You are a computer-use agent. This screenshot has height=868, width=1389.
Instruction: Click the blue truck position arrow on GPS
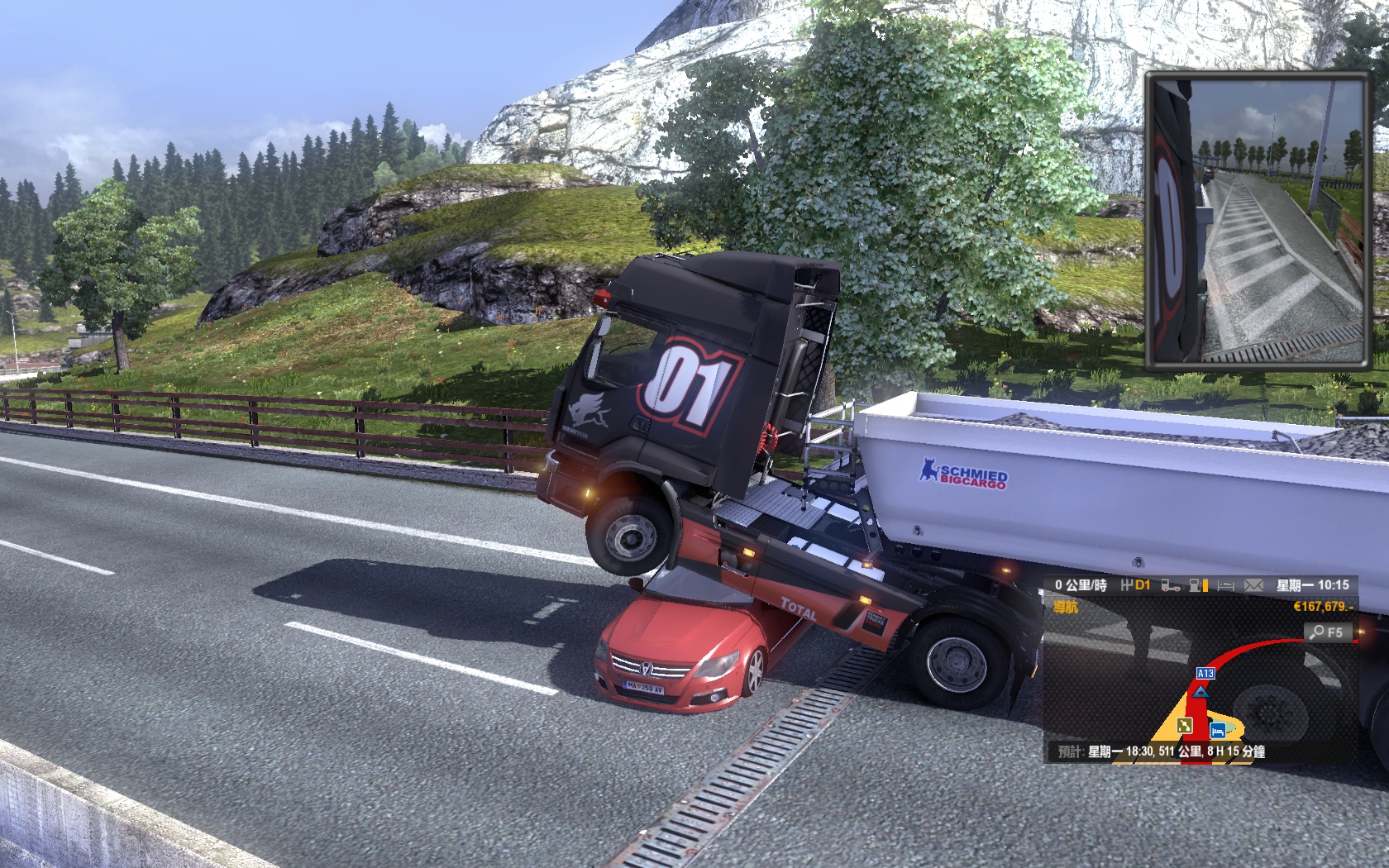tap(1200, 689)
